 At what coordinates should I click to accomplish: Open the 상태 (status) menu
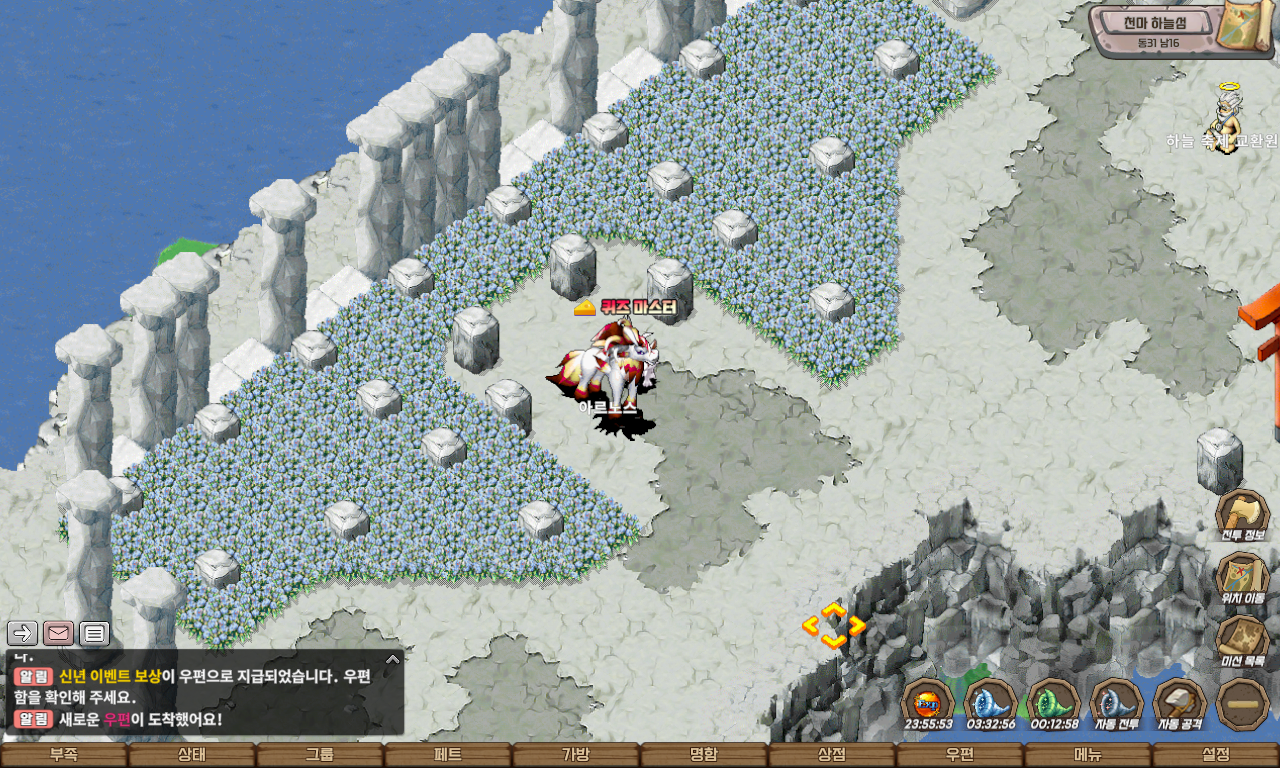[192, 755]
